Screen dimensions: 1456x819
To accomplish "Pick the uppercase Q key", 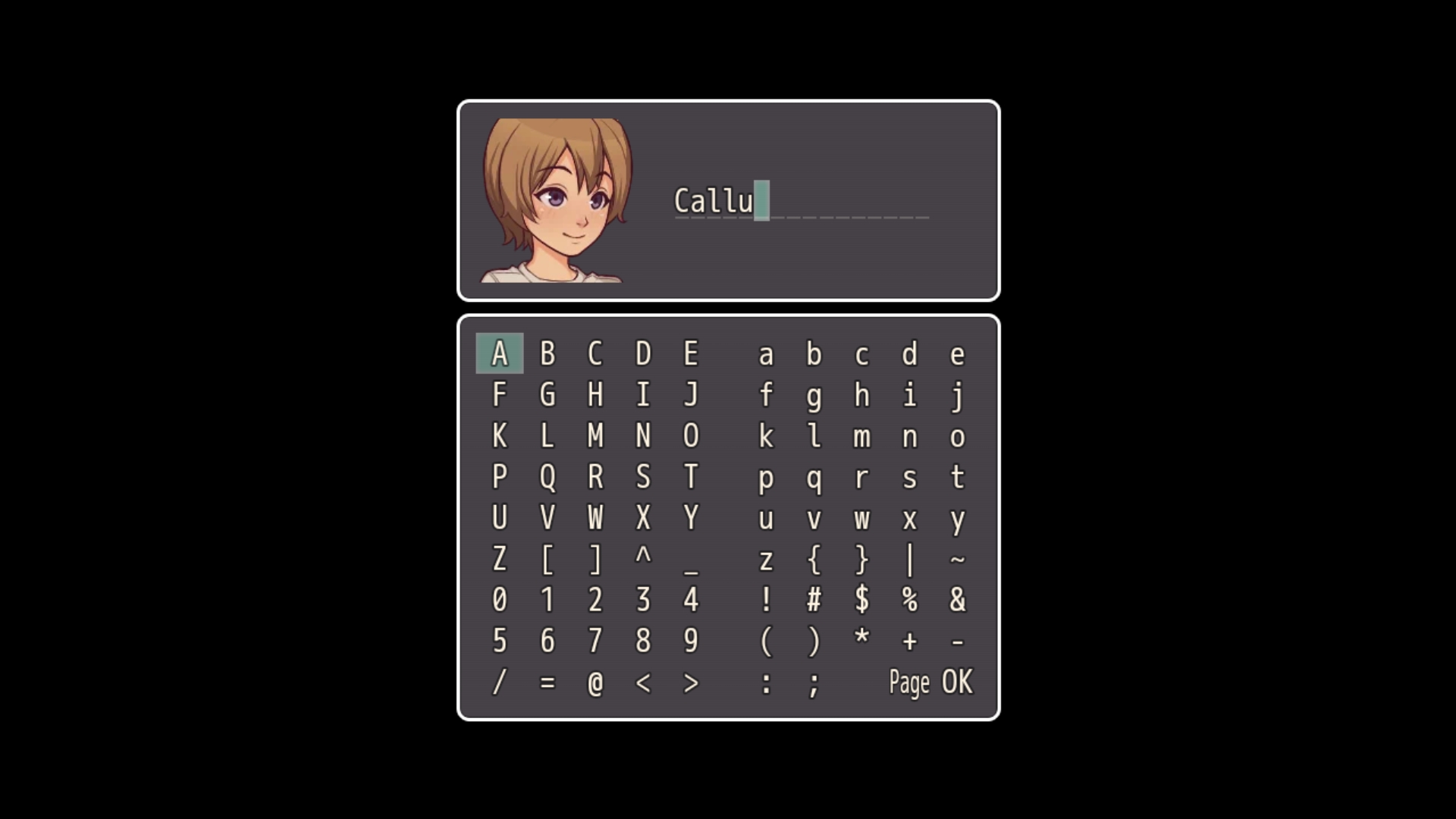I will pos(548,478).
